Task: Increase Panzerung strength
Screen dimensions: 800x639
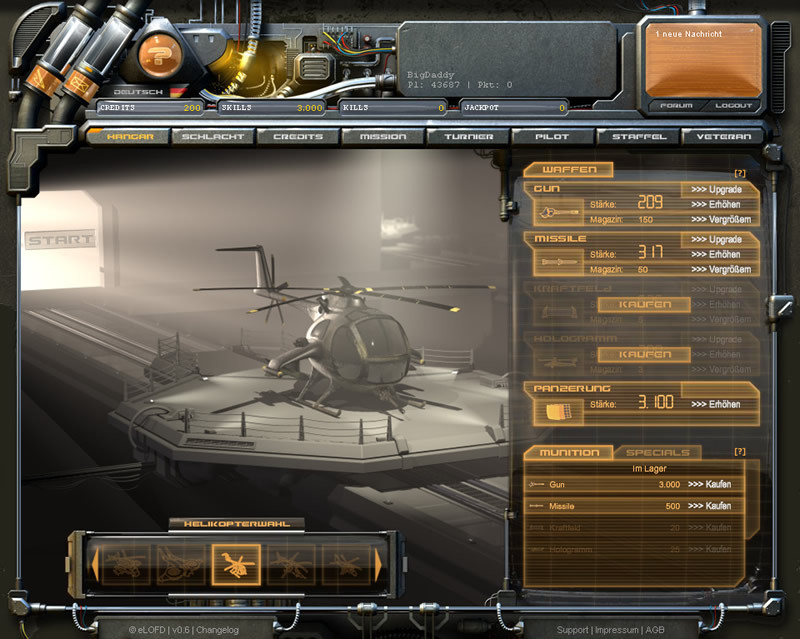Action: coord(715,404)
